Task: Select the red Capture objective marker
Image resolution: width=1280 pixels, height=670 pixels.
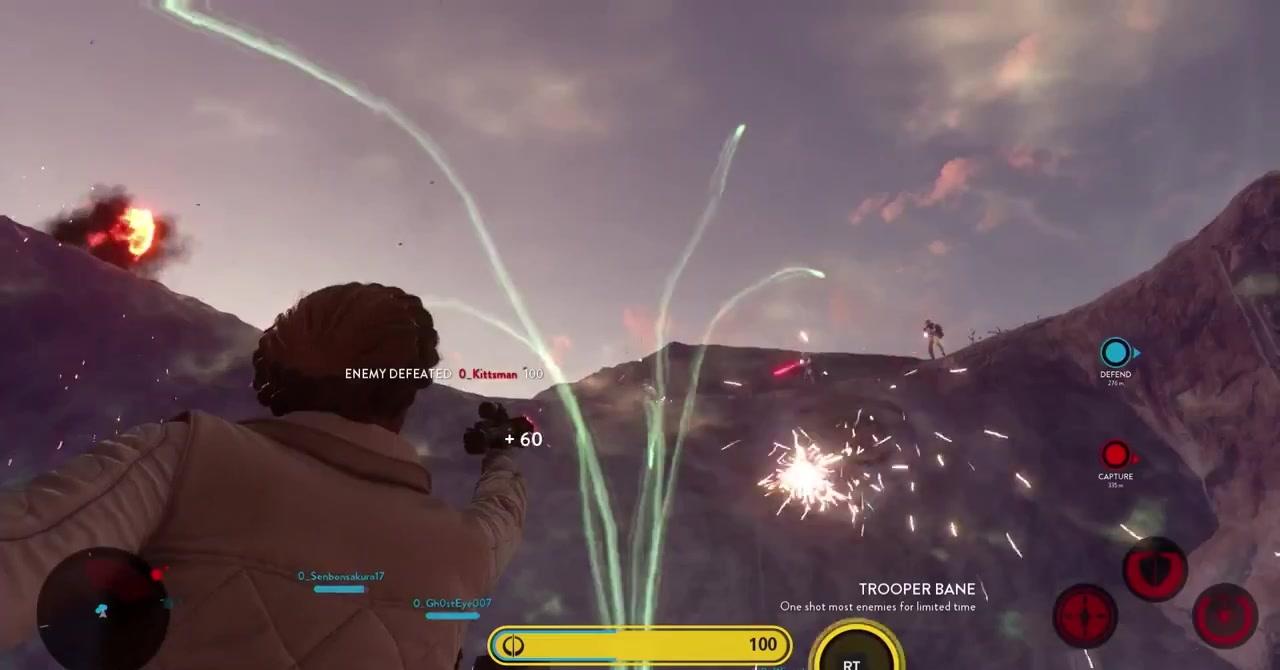Action: [1115, 456]
